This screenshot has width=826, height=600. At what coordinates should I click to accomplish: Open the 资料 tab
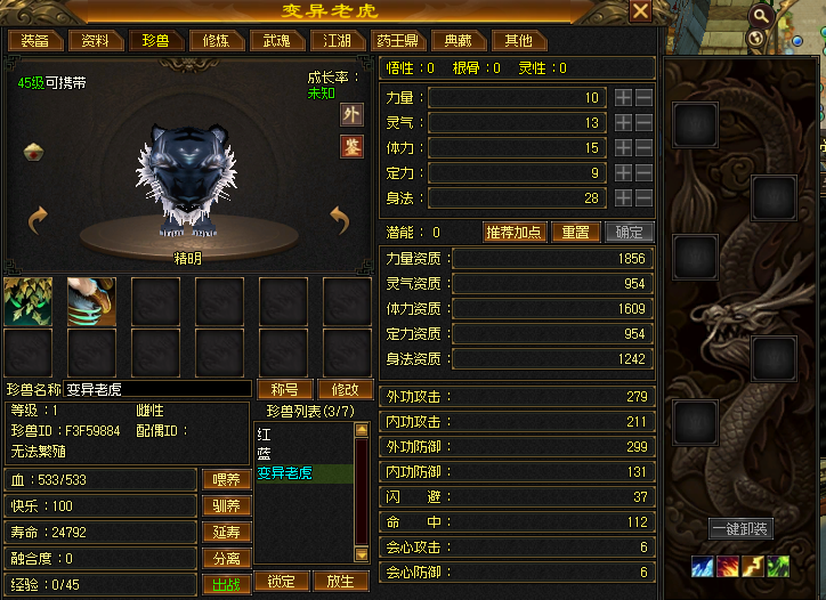tap(96, 41)
